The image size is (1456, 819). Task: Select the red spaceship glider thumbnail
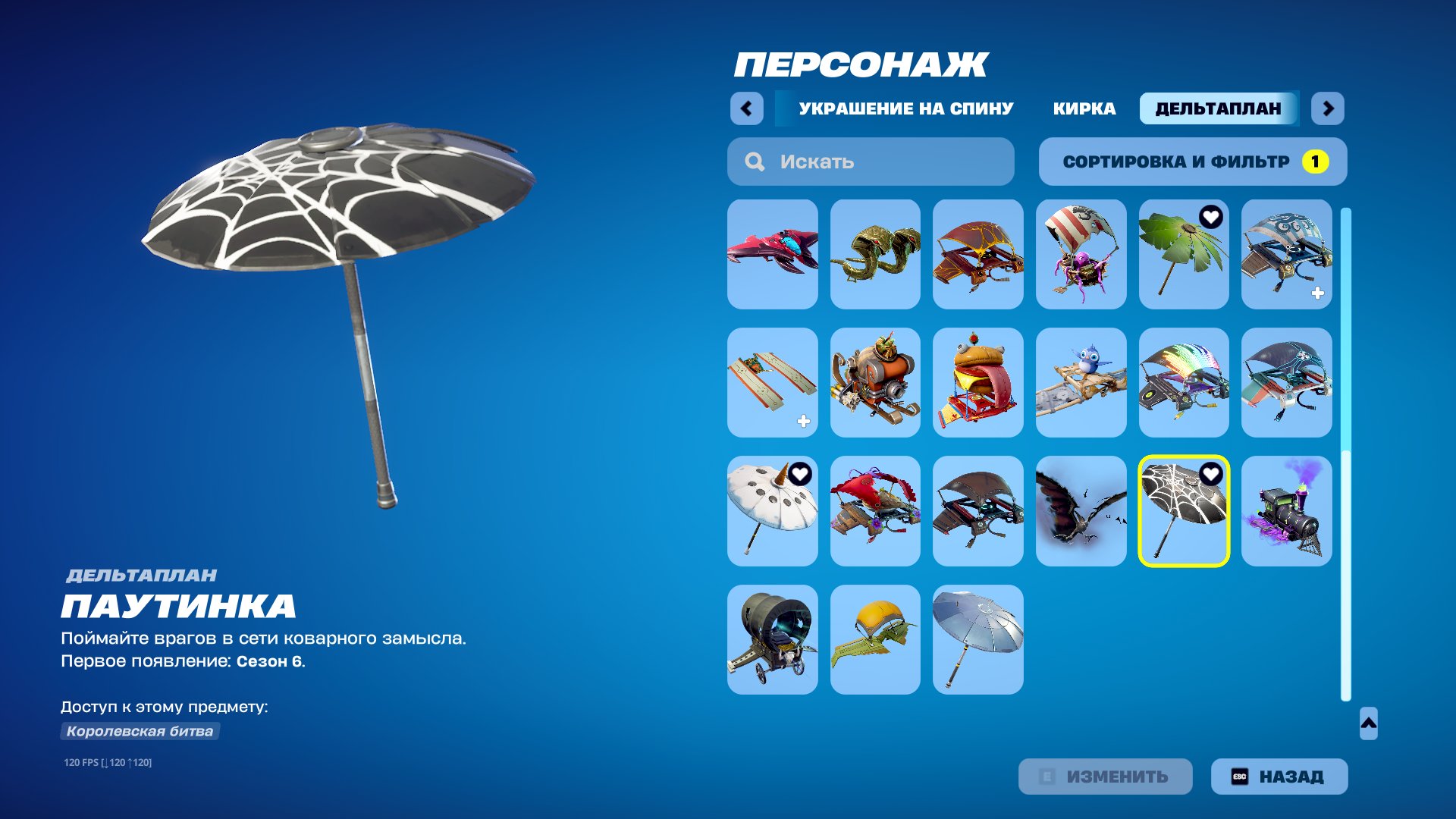click(x=772, y=254)
